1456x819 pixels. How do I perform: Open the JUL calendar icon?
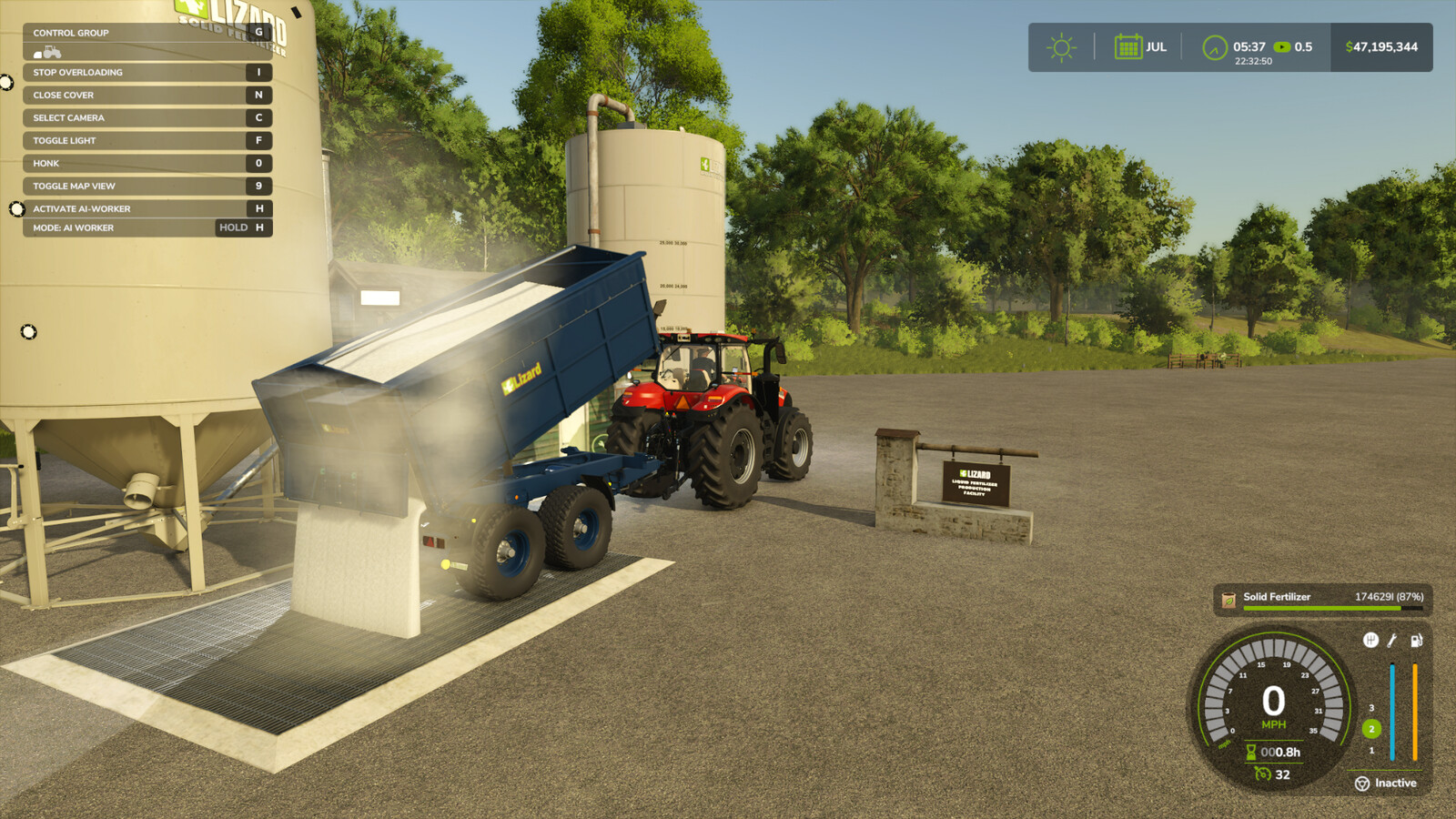(x=1128, y=46)
